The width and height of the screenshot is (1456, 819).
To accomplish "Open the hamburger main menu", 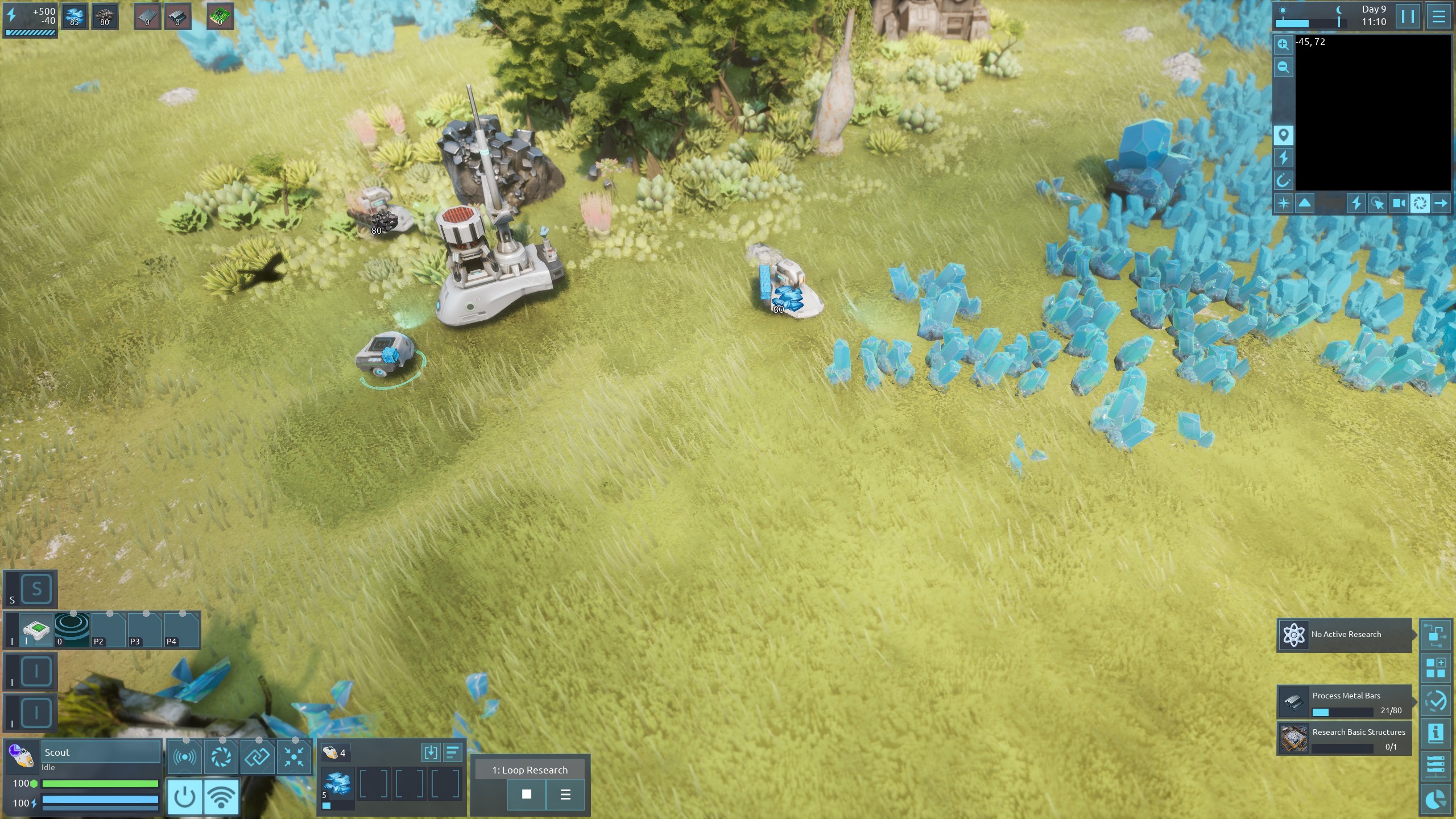I will (x=1438, y=16).
